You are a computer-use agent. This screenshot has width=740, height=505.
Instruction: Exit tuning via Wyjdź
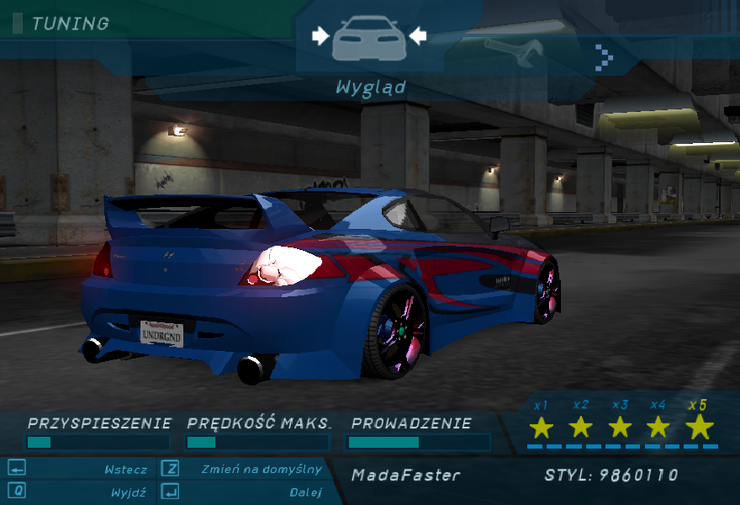130,492
